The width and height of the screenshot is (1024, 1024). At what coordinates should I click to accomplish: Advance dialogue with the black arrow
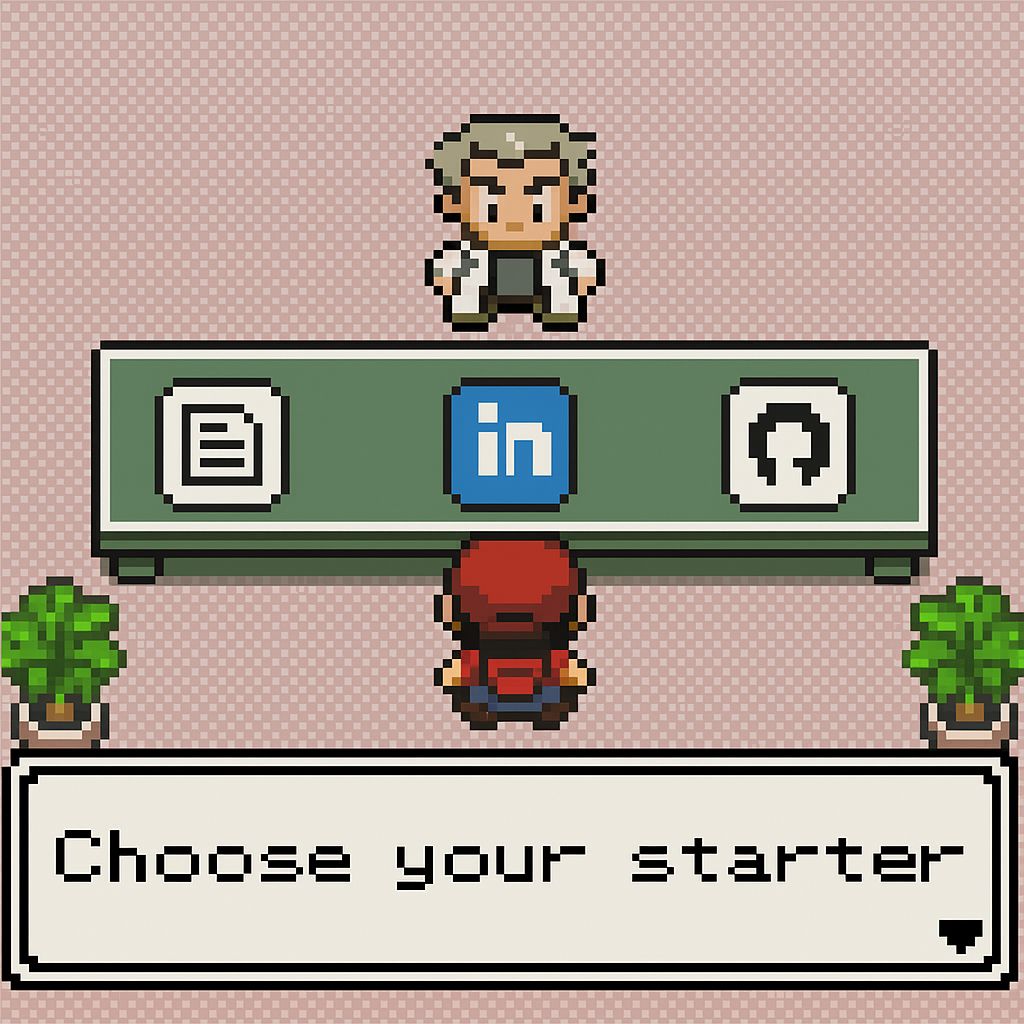[x=960, y=934]
